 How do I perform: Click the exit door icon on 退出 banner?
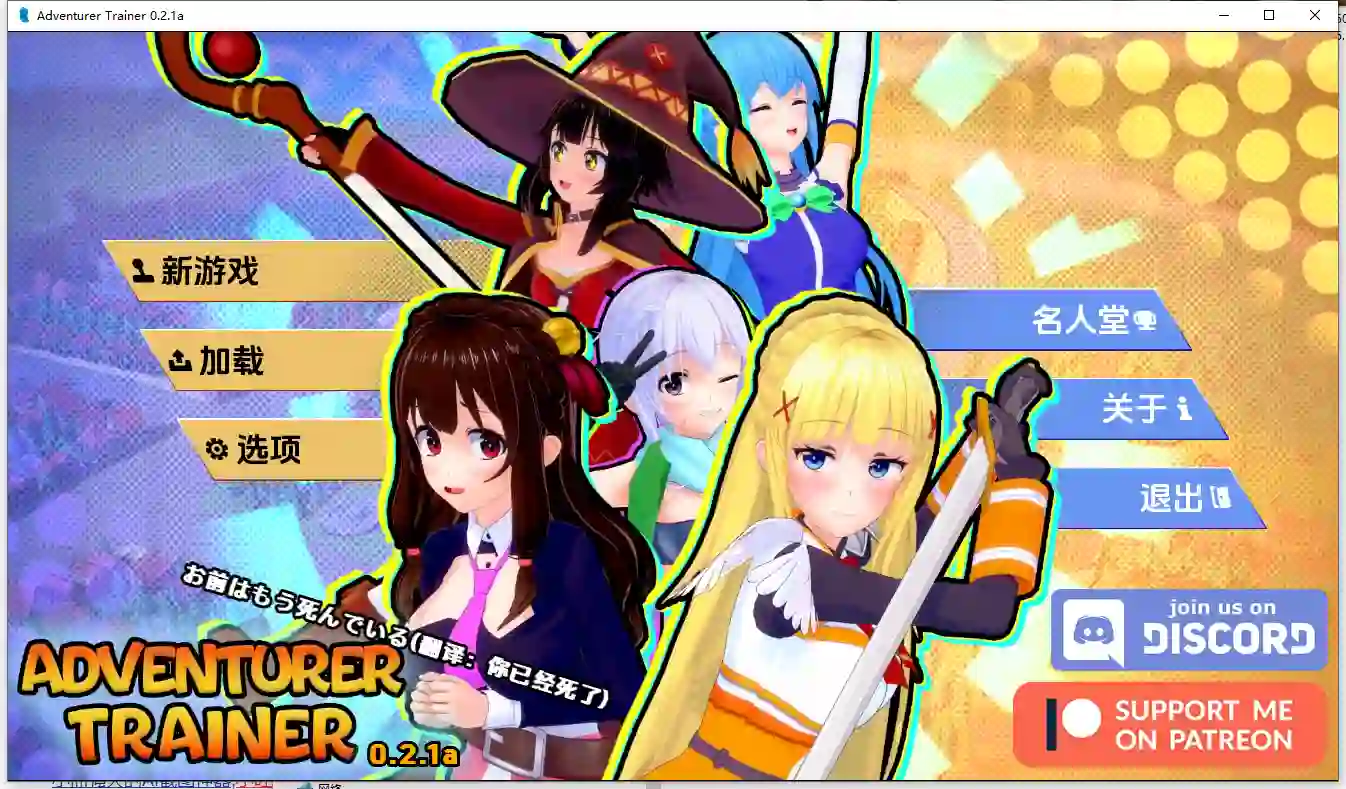pyautogui.click(x=1221, y=497)
